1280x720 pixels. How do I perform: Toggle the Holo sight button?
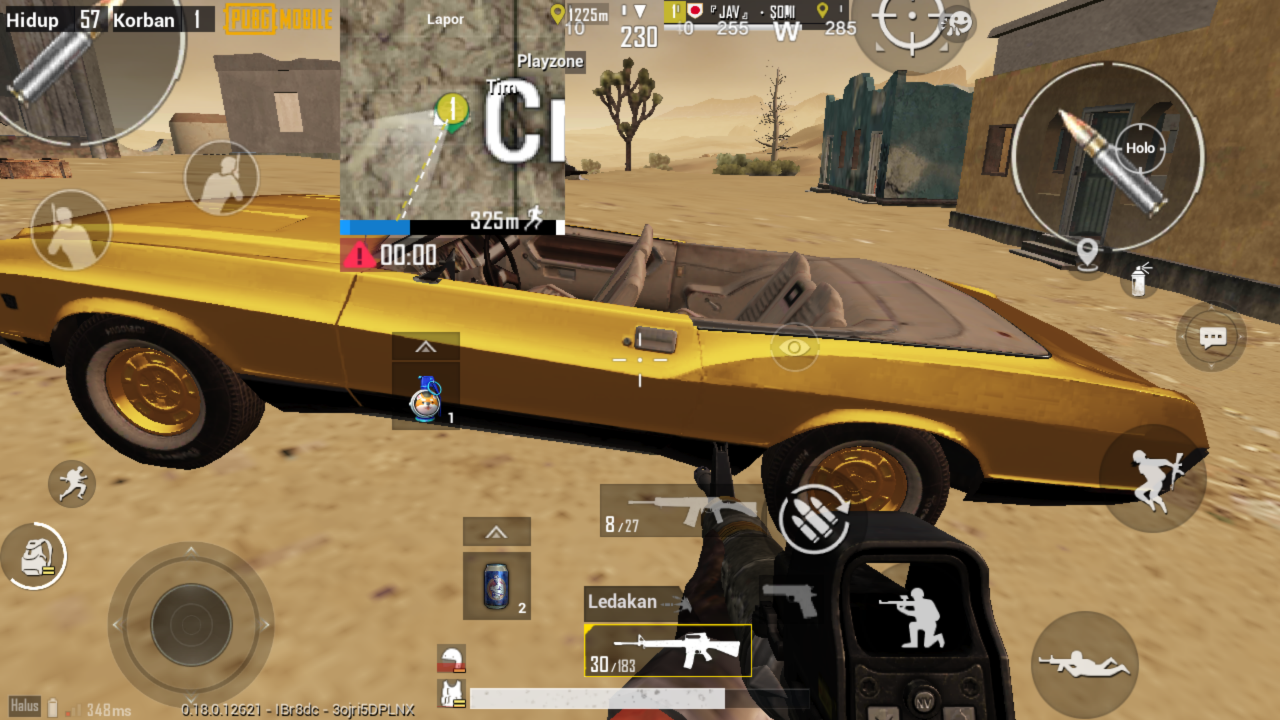tap(1140, 148)
